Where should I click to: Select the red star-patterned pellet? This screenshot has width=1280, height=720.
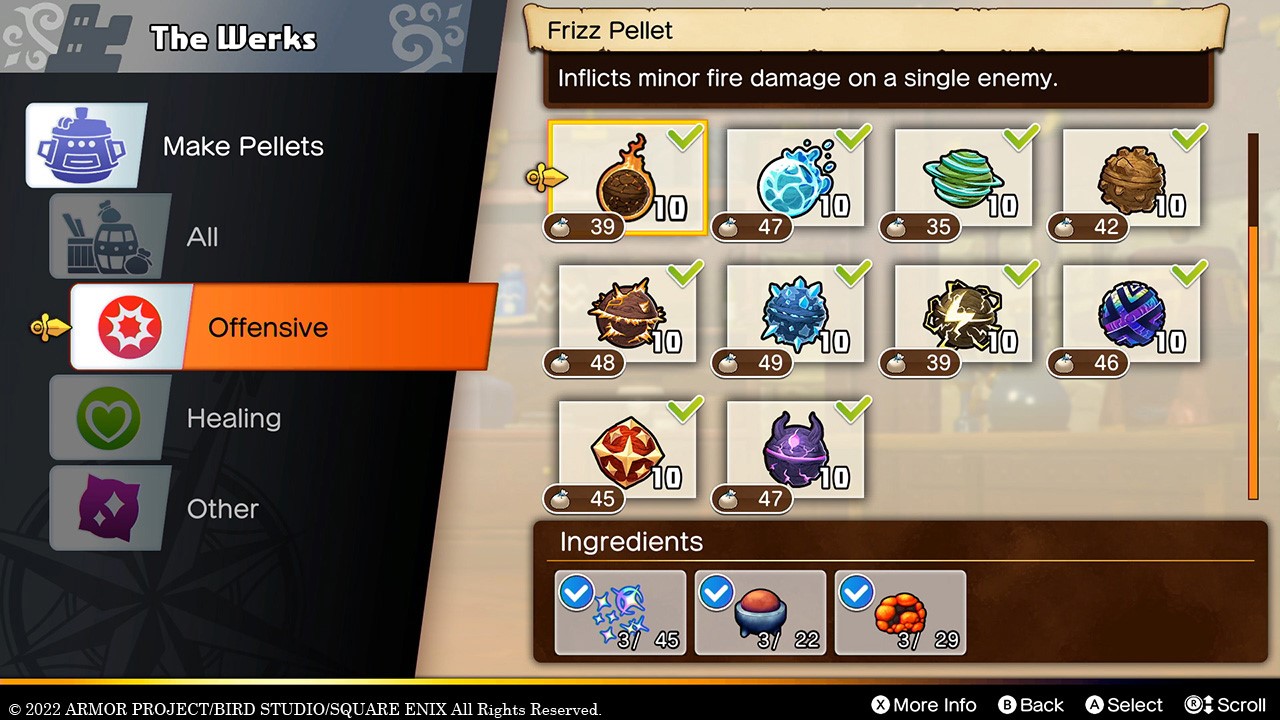tap(628, 452)
